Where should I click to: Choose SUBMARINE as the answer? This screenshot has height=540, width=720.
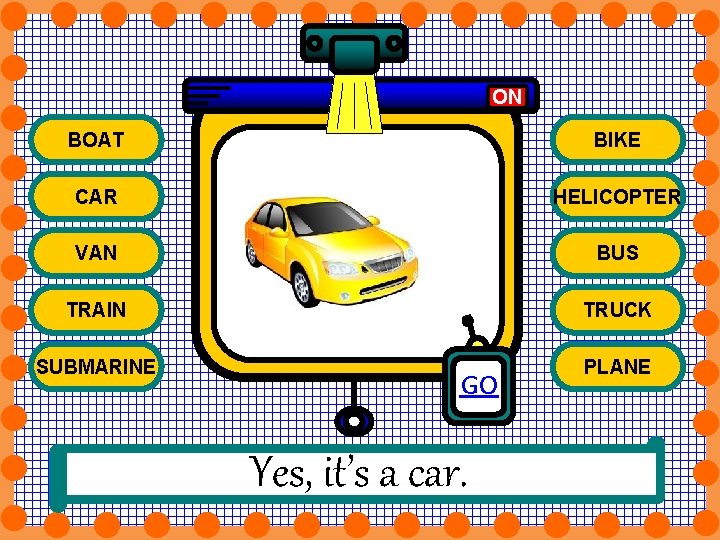pos(96,366)
